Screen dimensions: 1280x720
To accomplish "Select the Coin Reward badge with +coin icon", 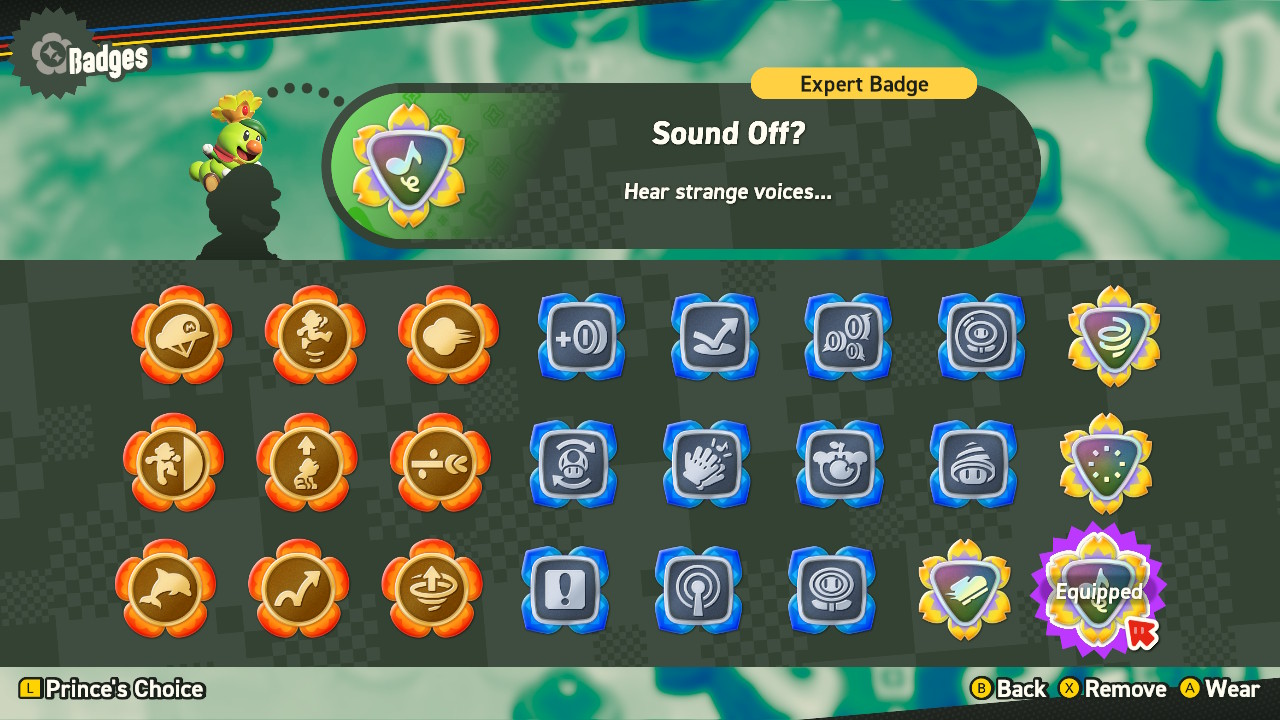I will pos(581,337).
